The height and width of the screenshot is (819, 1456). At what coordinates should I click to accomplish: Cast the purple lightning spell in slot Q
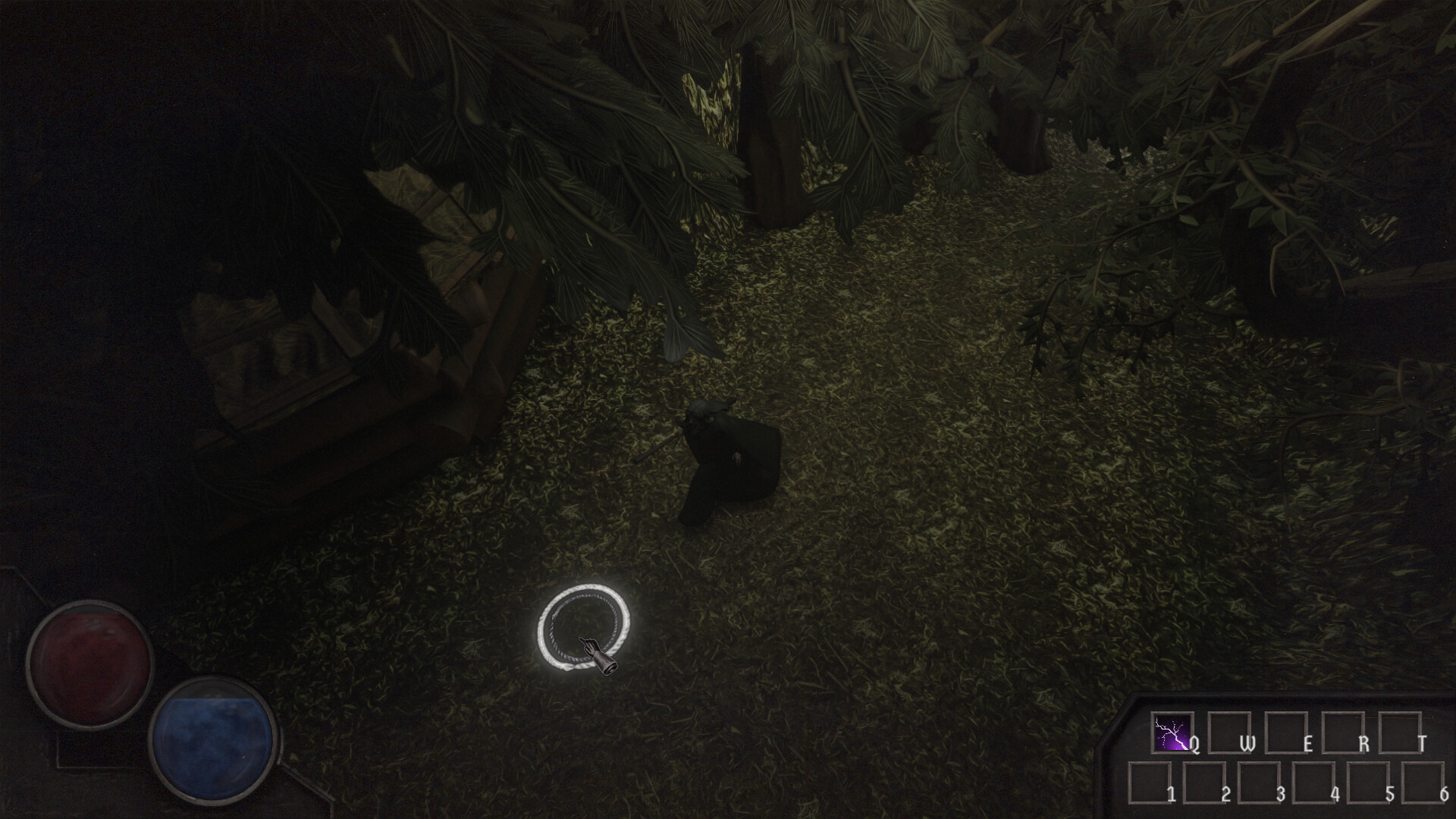coord(1172,733)
